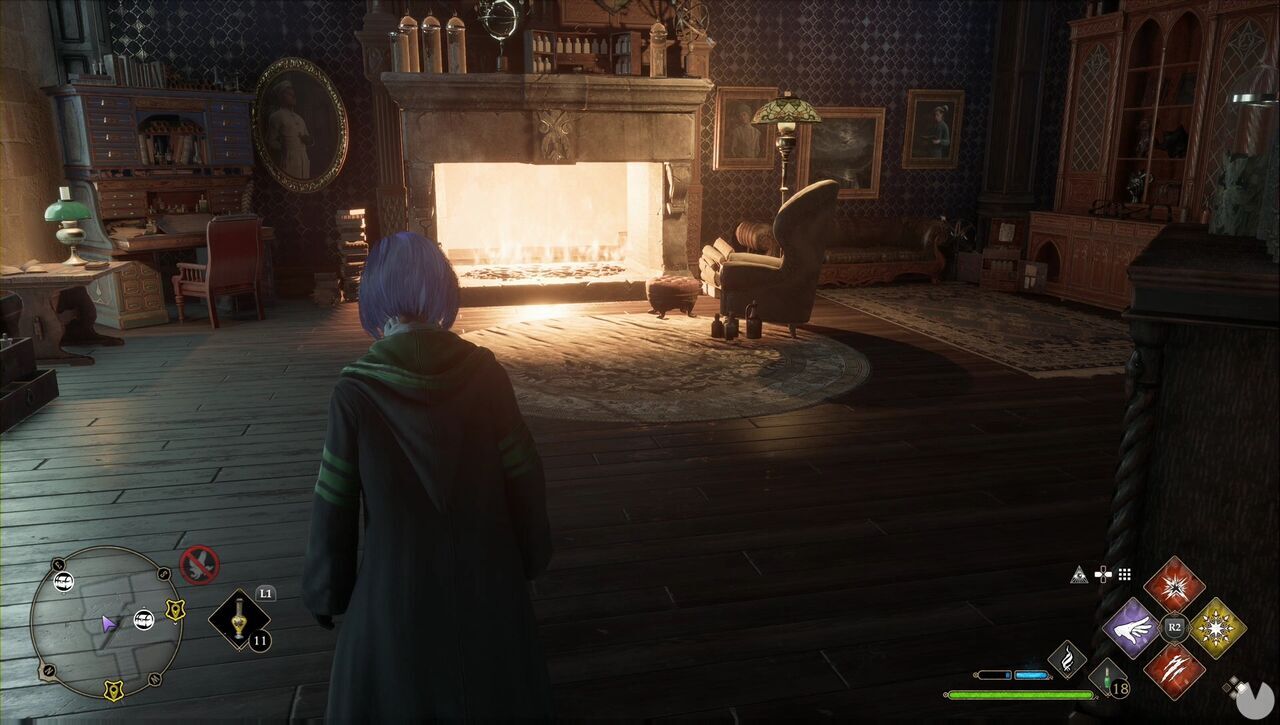Toggle the ancient magic triangle indicator
This screenshot has width=1280, height=725.
pyautogui.click(x=1078, y=573)
